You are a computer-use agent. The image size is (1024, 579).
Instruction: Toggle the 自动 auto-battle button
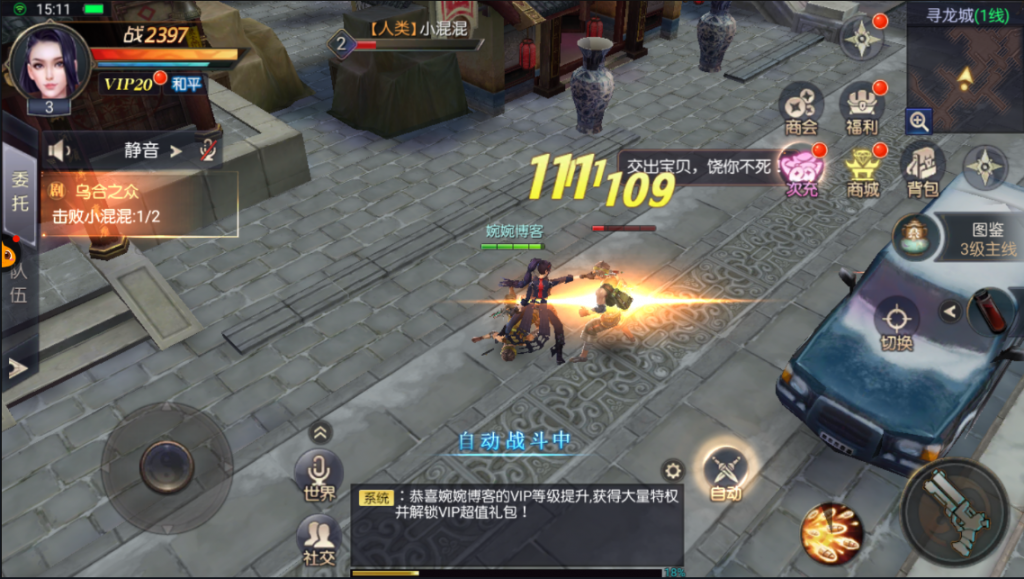(x=725, y=473)
